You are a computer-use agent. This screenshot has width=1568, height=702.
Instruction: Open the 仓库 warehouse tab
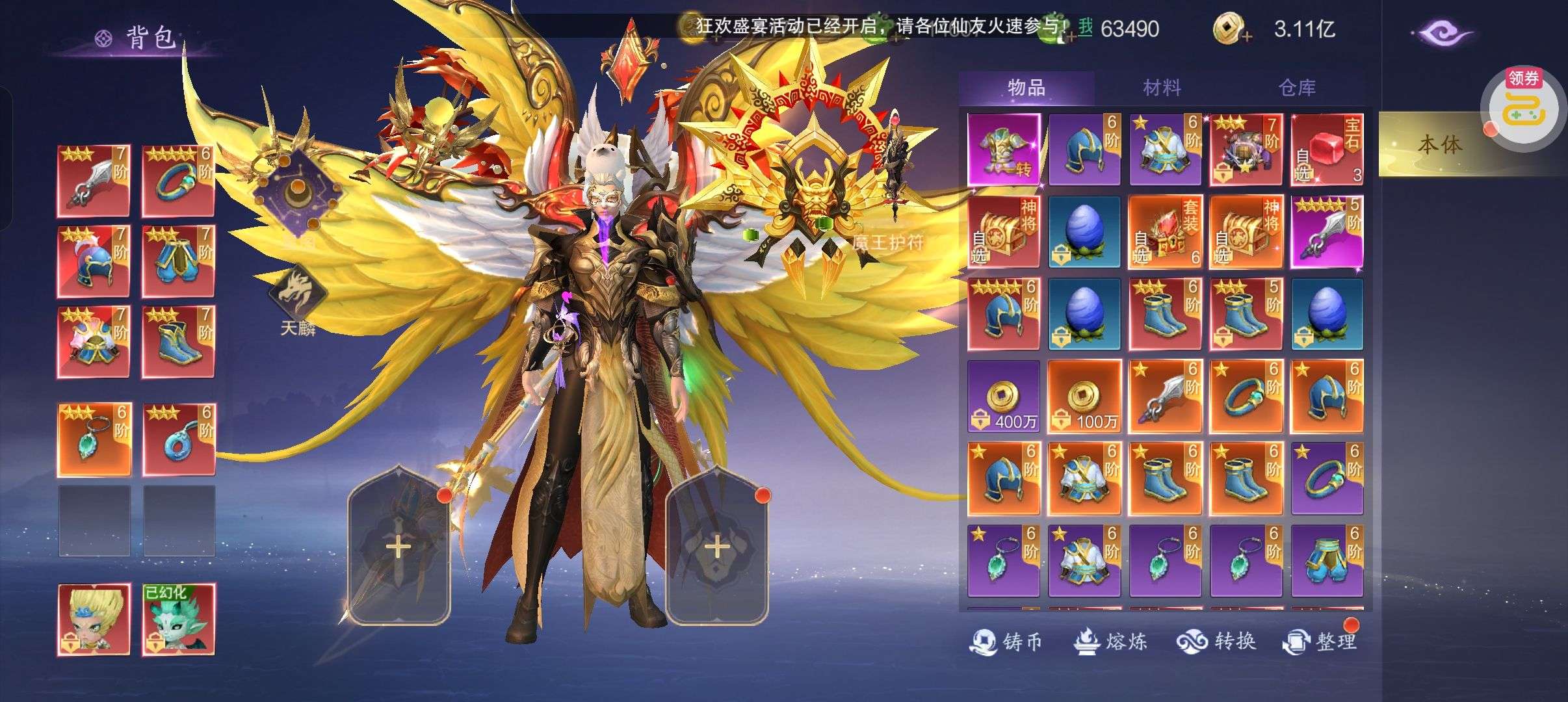[x=1297, y=88]
